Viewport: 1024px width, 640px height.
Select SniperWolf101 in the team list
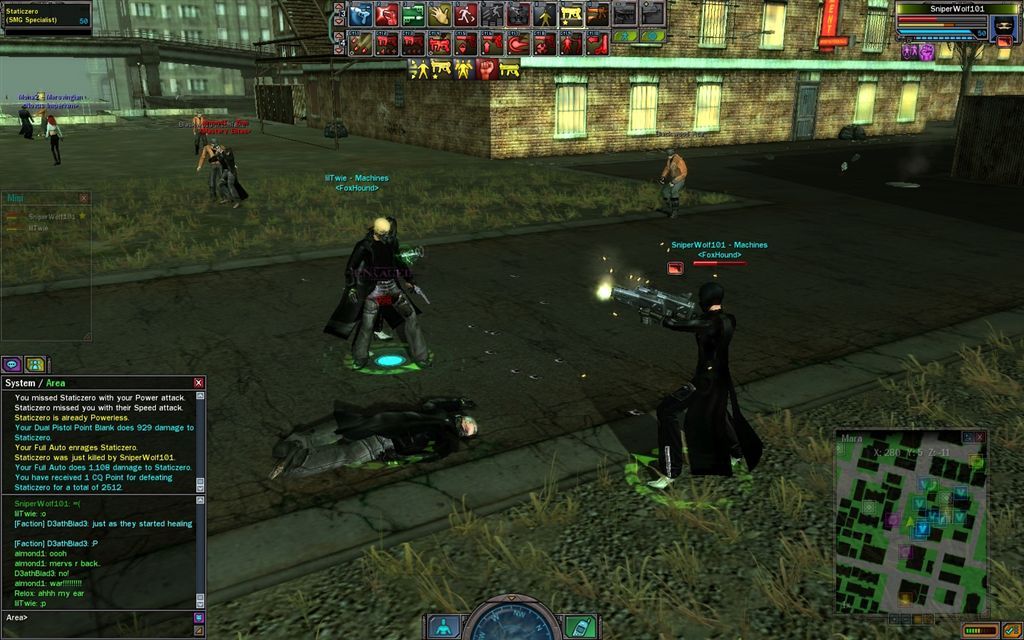click(x=52, y=216)
